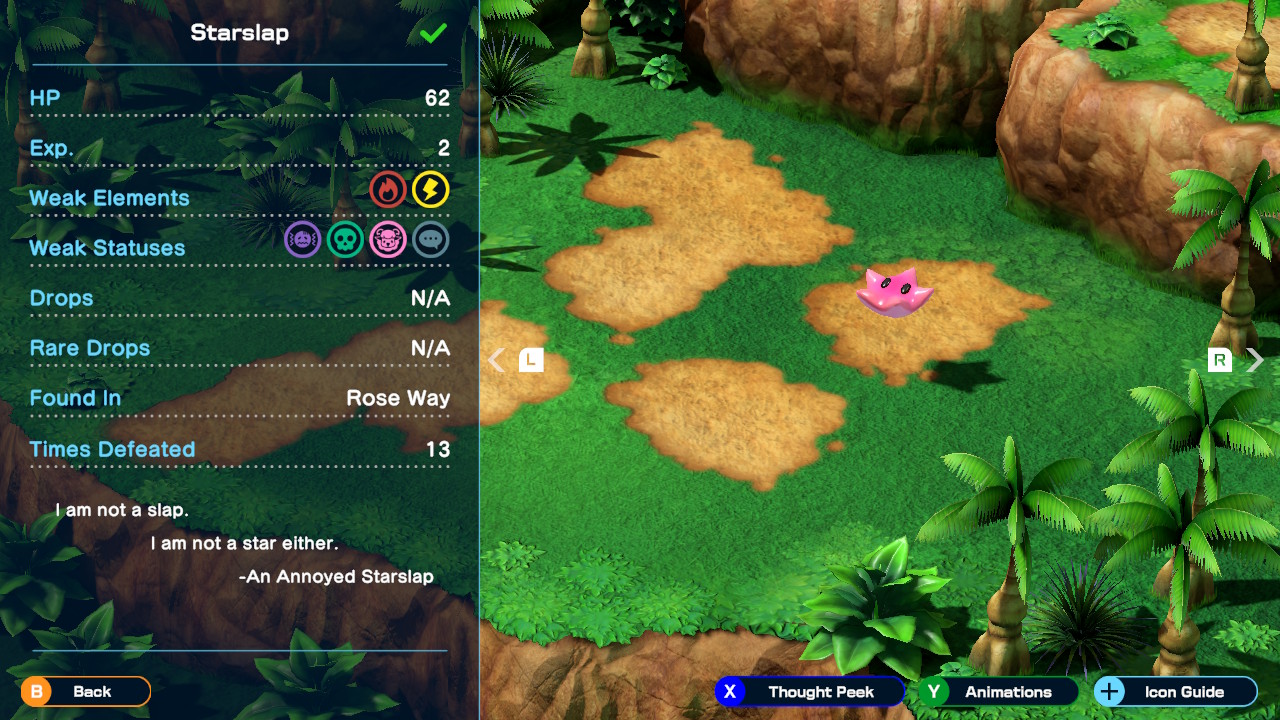
Task: Click the Mute speech-bubble status icon
Action: (x=431, y=239)
